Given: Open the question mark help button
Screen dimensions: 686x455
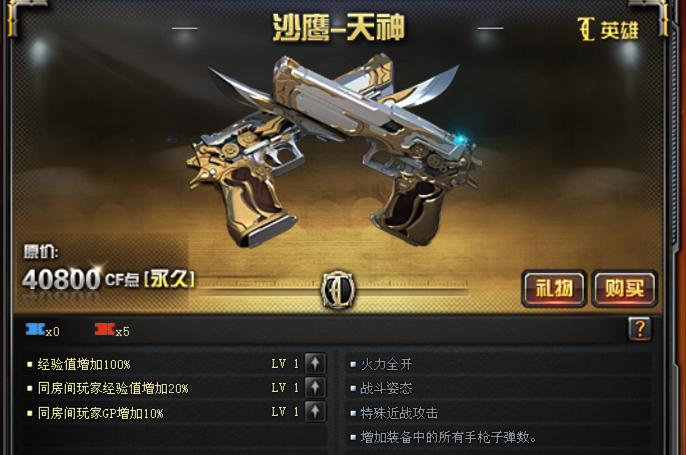Looking at the screenshot, I should (639, 329).
